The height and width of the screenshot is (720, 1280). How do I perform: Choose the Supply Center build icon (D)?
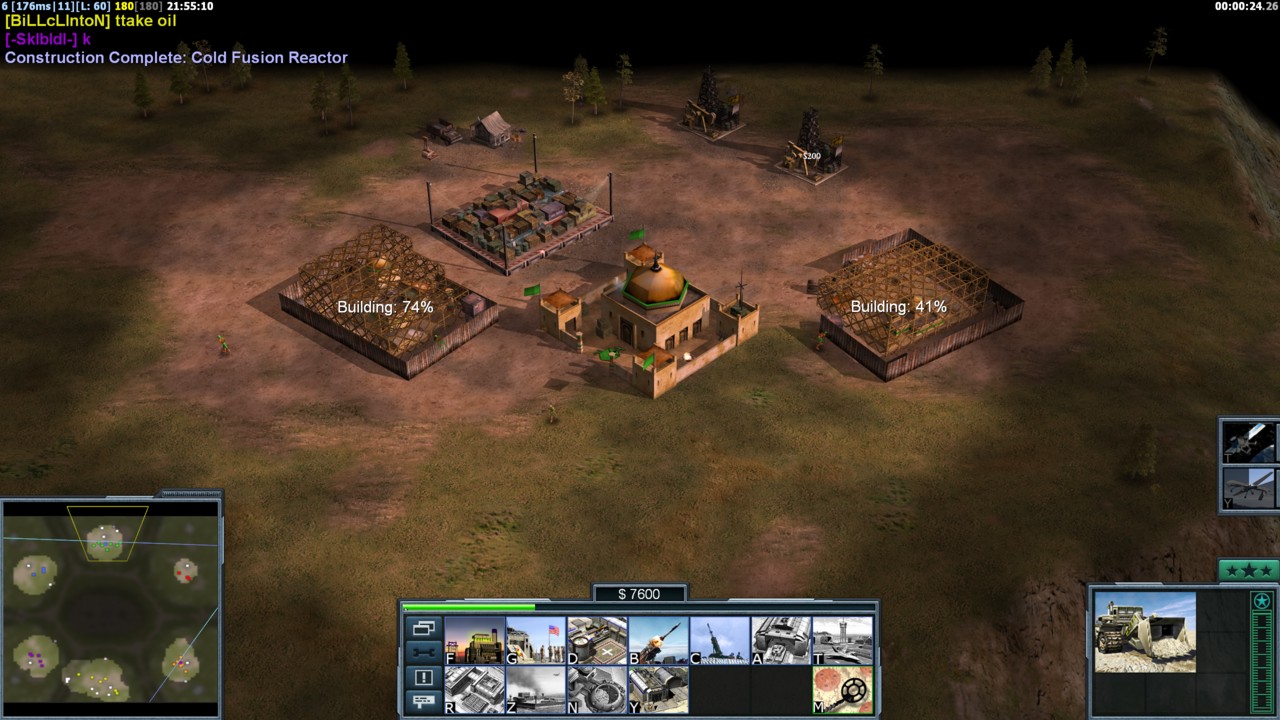(597, 640)
